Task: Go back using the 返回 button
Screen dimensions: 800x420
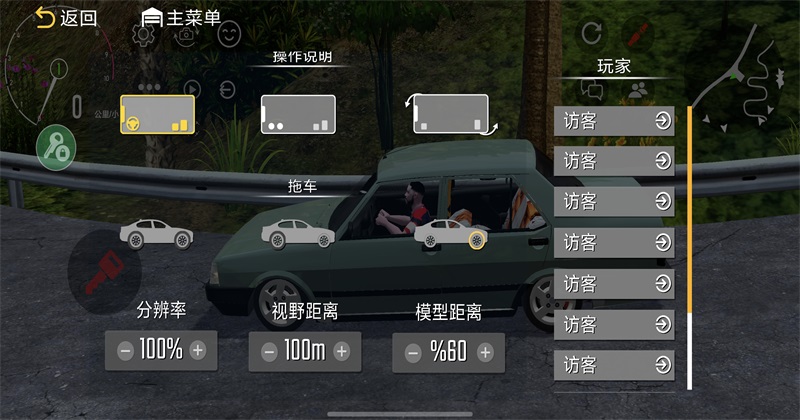Action: pyautogui.click(x=66, y=17)
